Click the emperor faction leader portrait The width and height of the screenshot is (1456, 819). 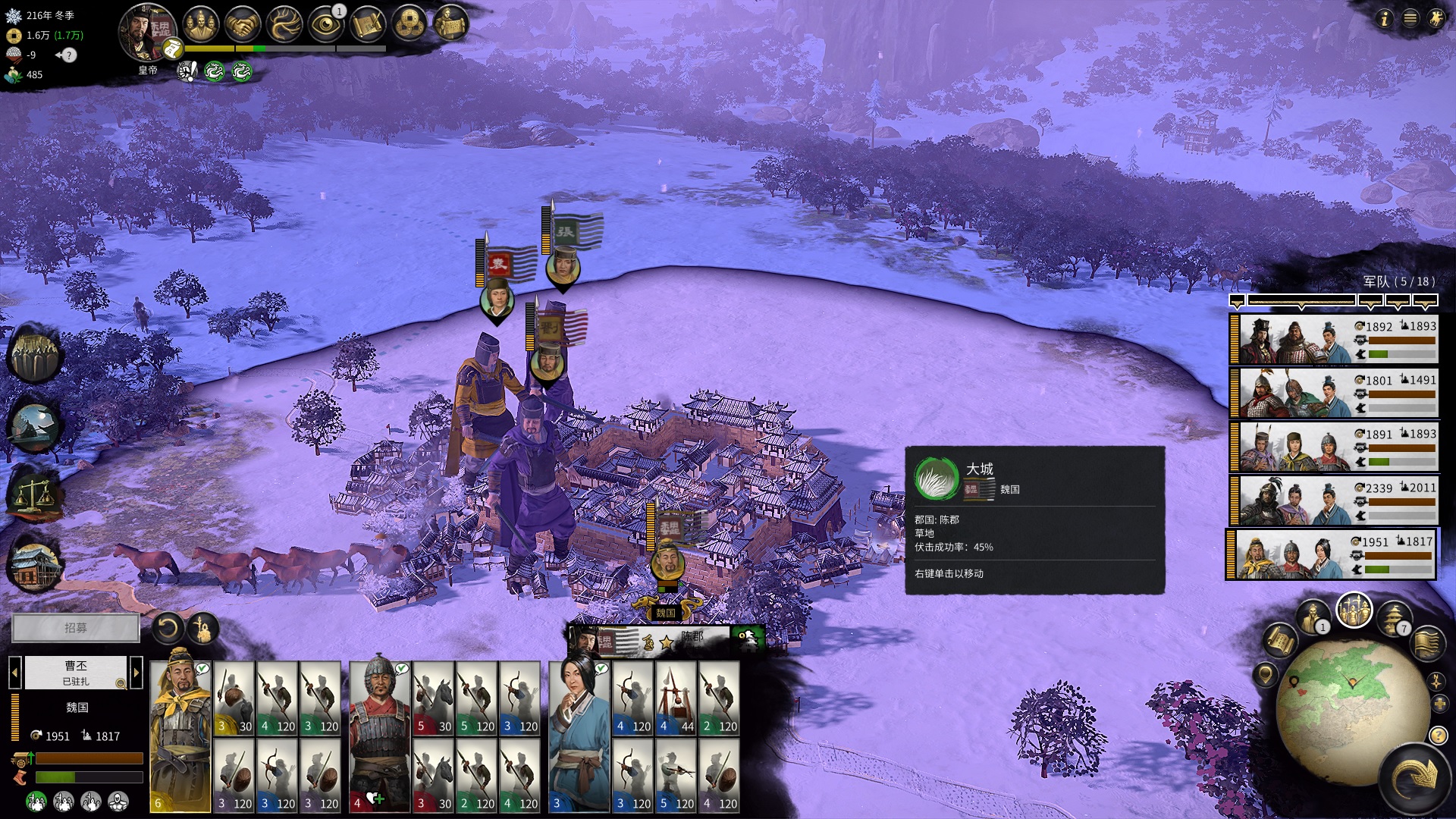point(146,32)
